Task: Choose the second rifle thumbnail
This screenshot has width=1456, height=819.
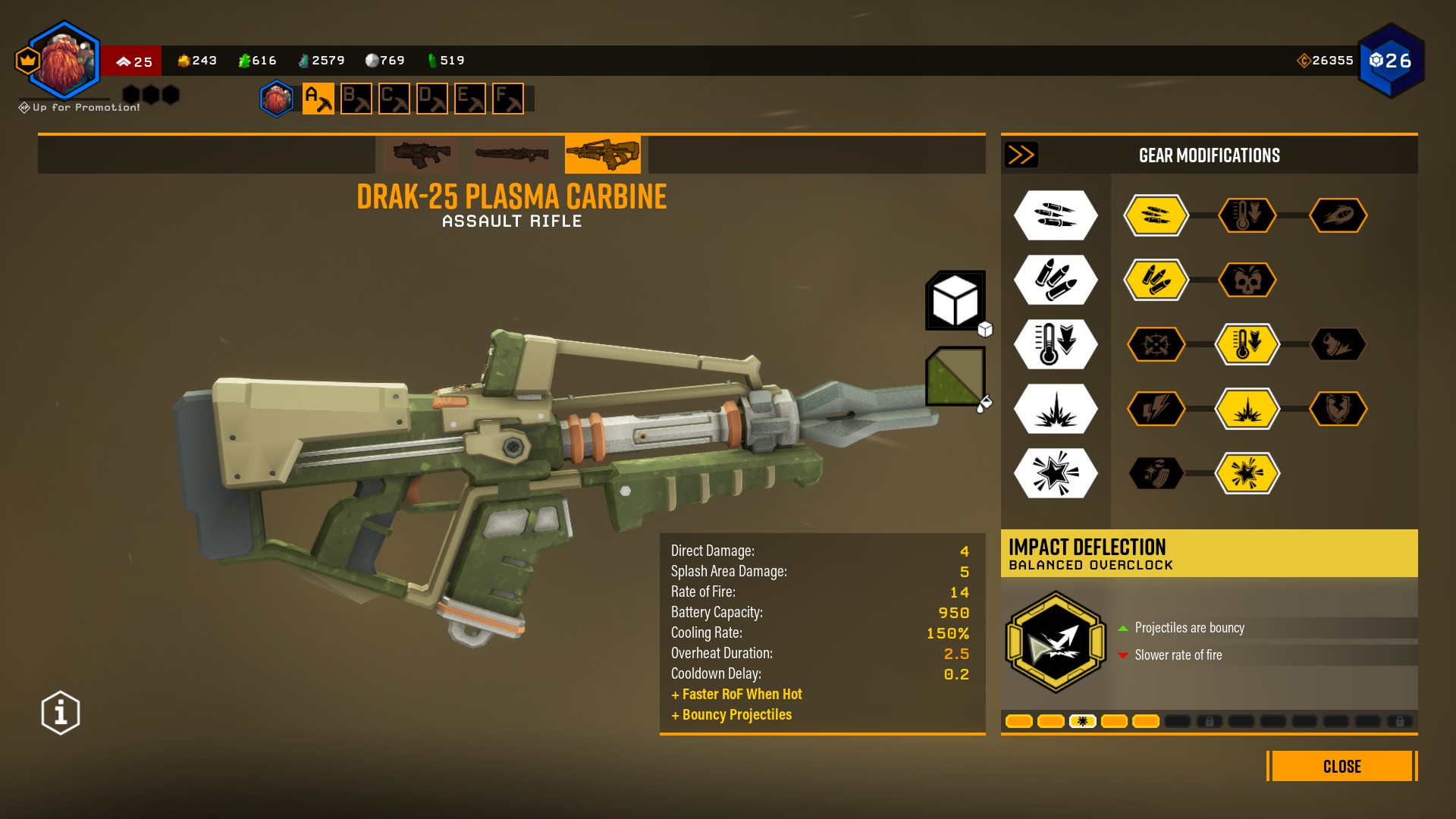Action: tap(512, 155)
